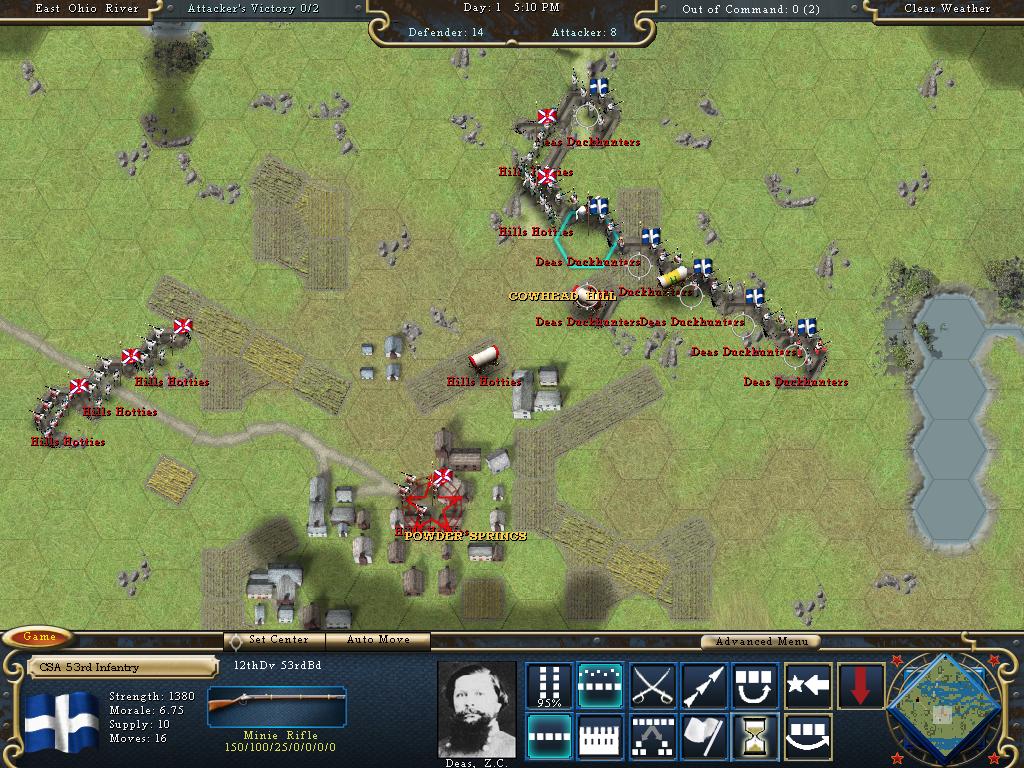1024x768 pixels.
Task: Click the red down arrow icon
Action: (861, 686)
